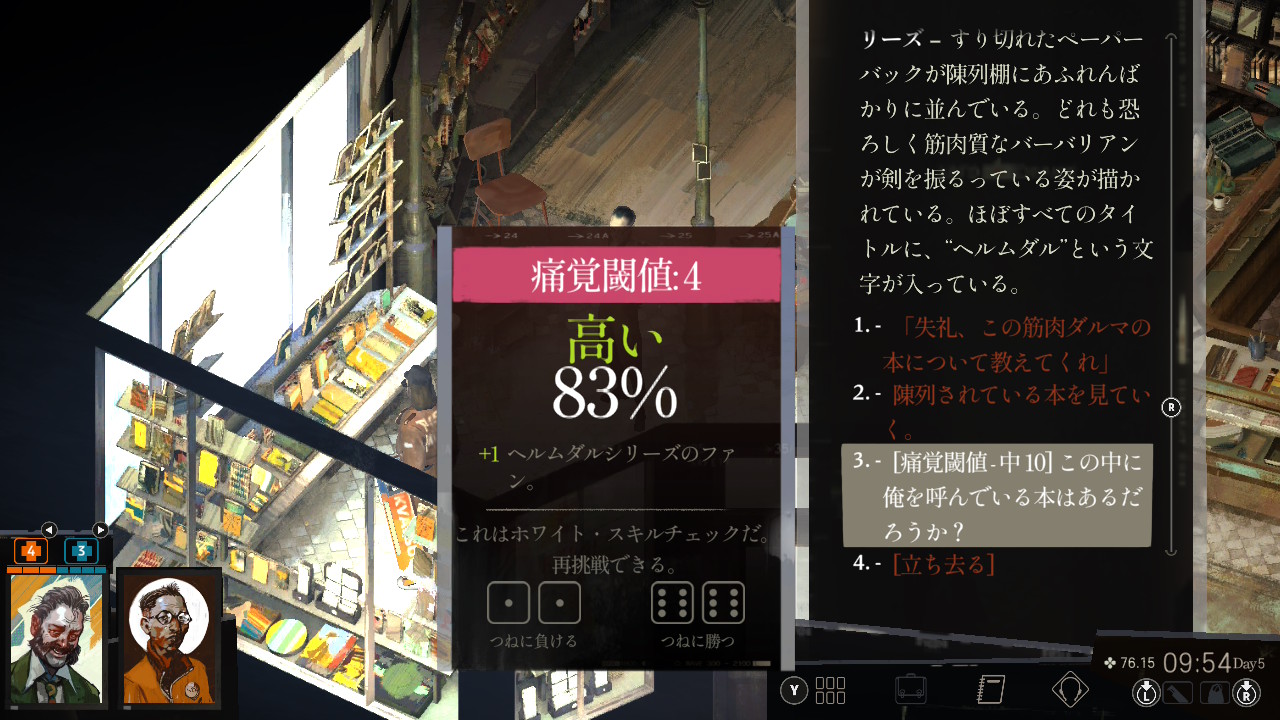
Task: Click the six-square grid menu icon
Action: 830,690
